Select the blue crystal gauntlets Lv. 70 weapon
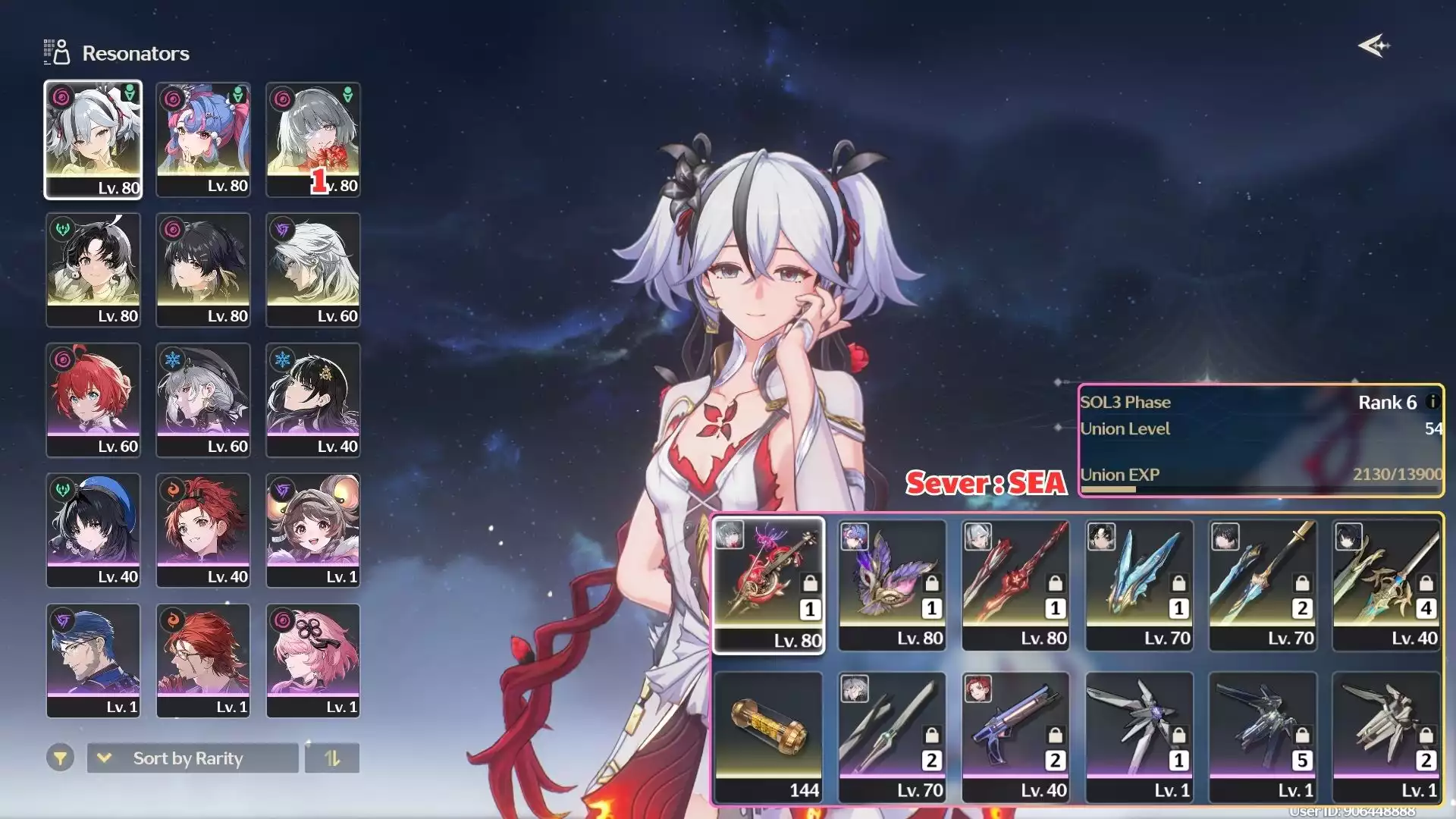The width and height of the screenshot is (1456, 819). 1140,585
